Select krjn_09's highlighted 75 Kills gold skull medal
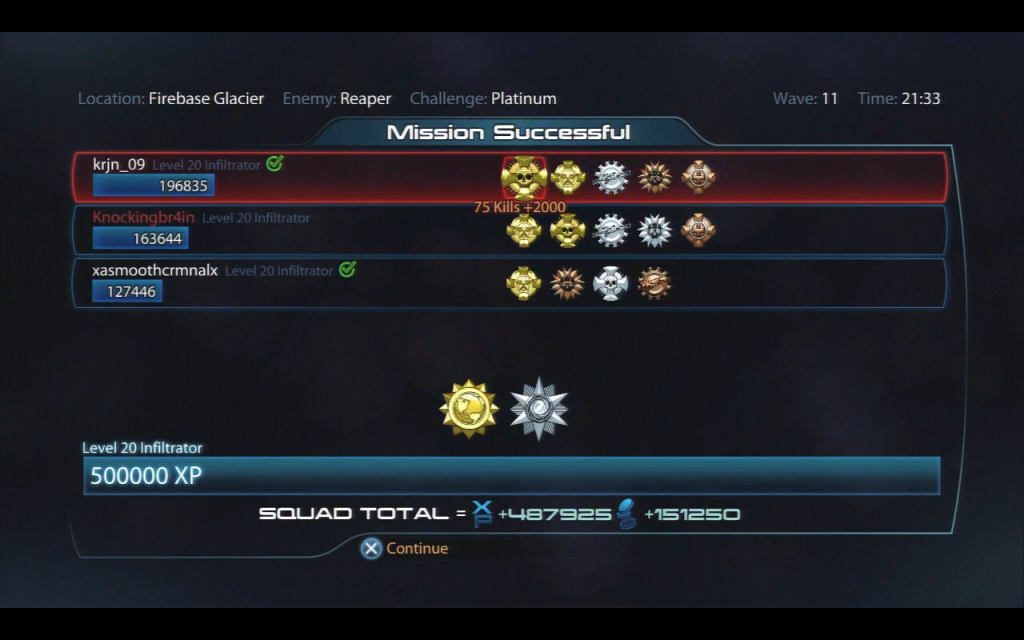The height and width of the screenshot is (640, 1024). (524, 177)
